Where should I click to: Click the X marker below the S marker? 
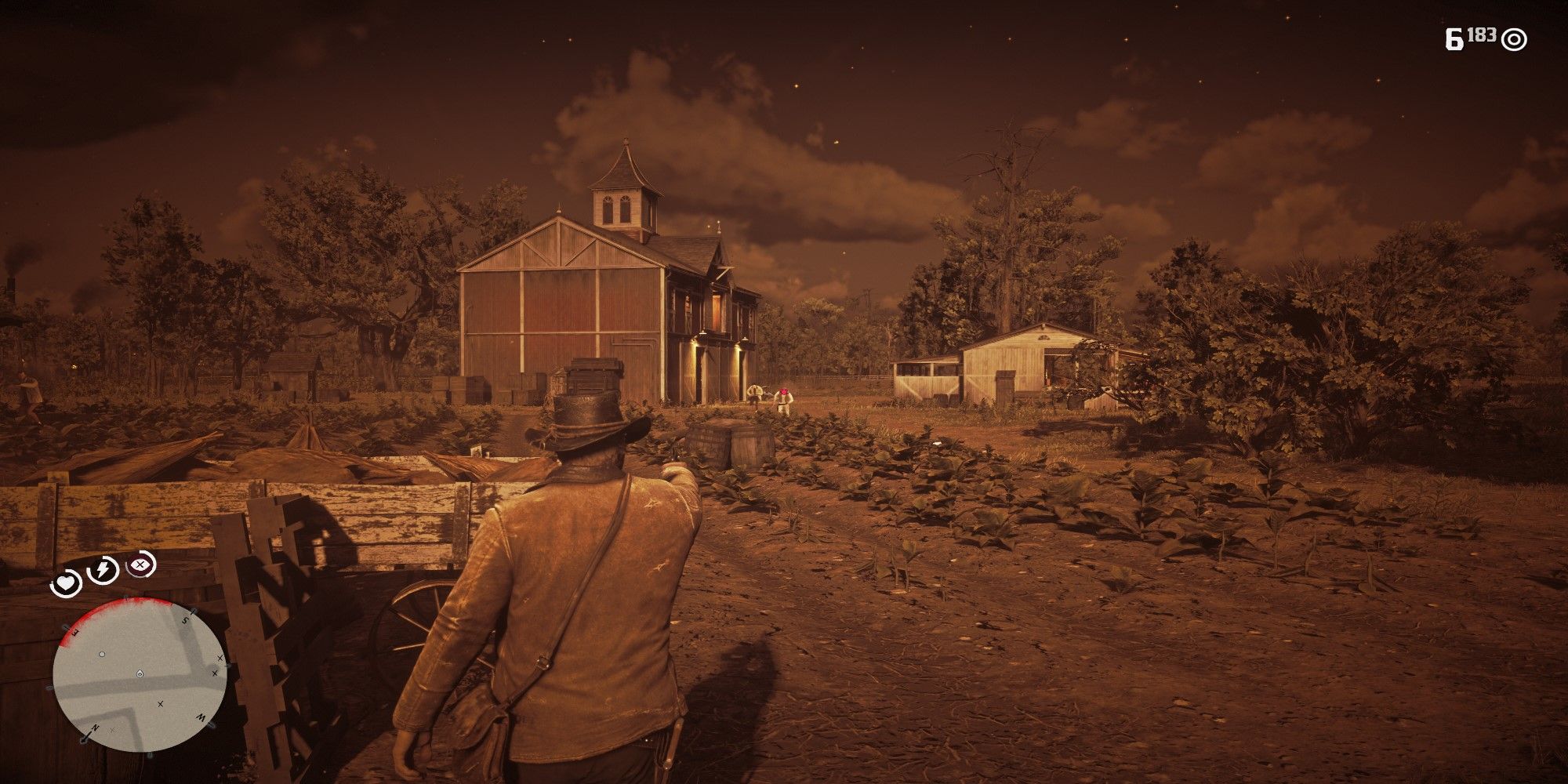tap(219, 657)
